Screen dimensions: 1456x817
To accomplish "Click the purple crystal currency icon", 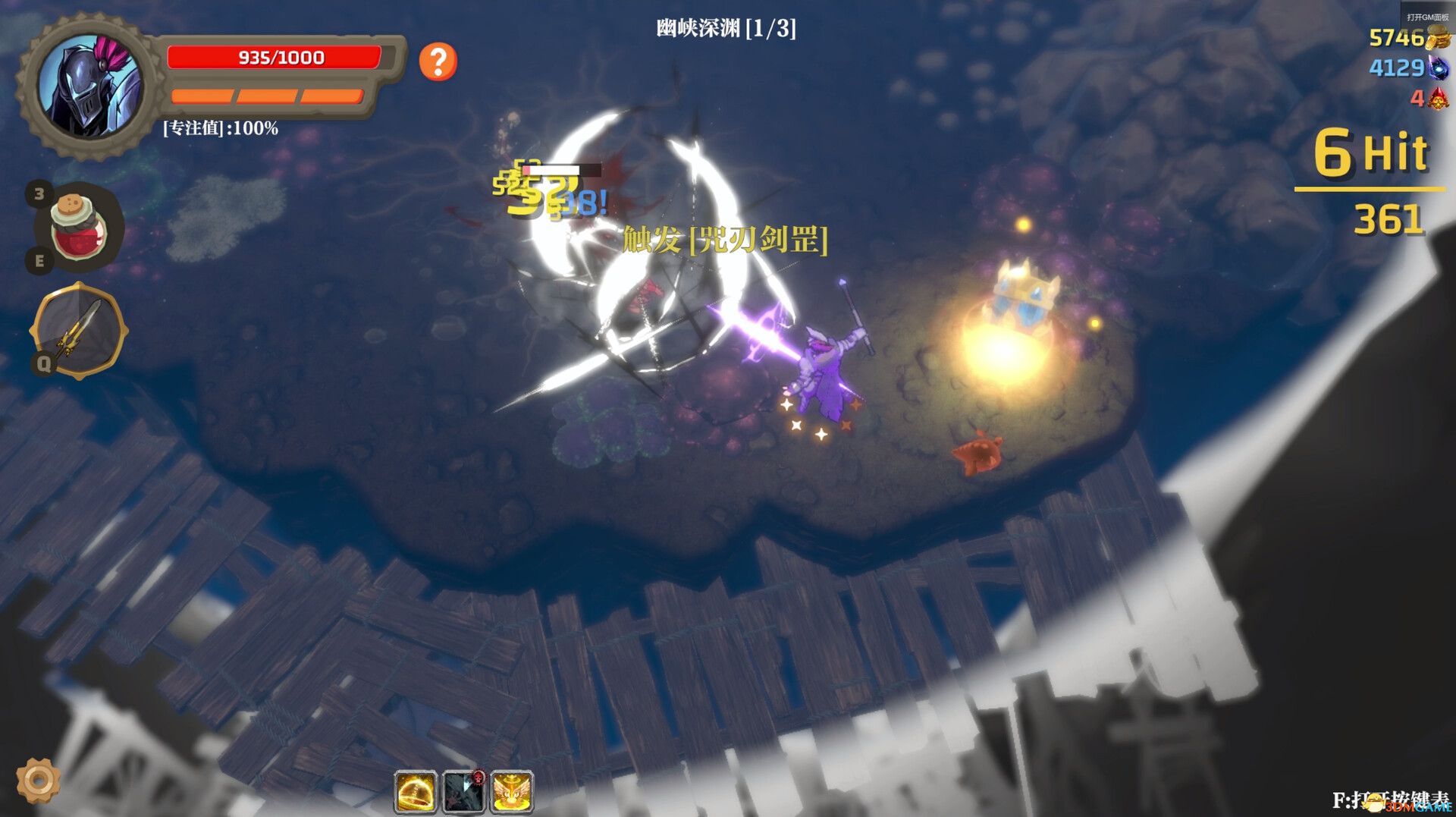I will [1440, 69].
